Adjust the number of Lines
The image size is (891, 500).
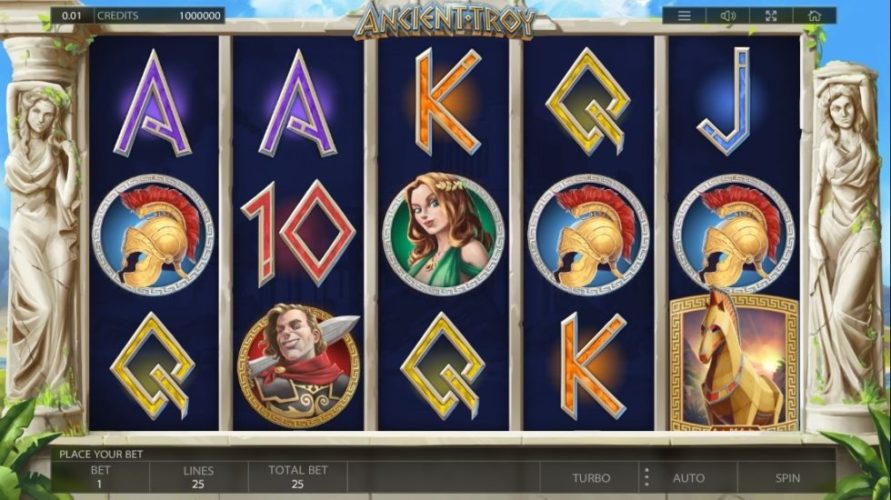pos(198,476)
